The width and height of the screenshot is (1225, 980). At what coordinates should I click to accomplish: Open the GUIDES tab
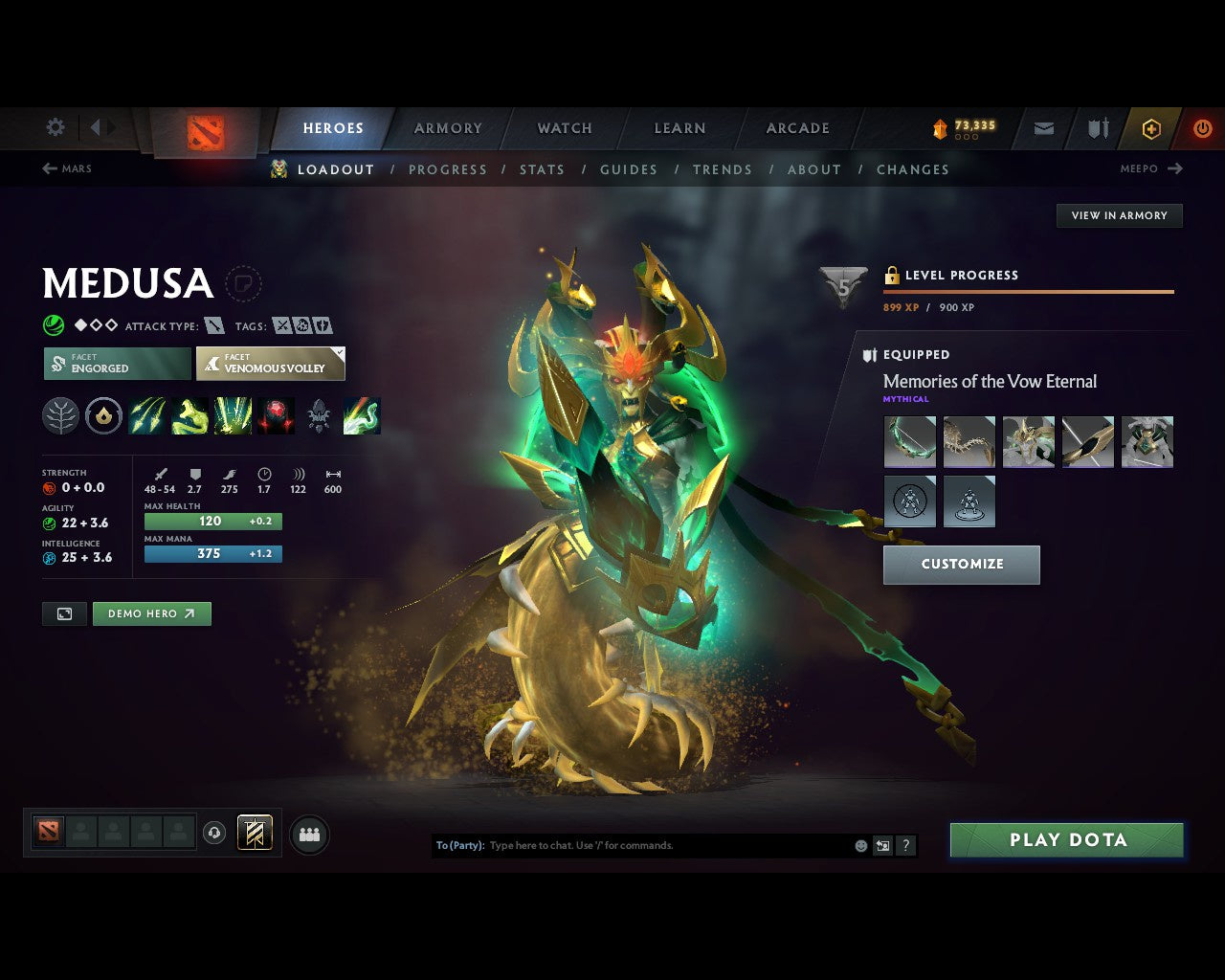[x=629, y=169]
